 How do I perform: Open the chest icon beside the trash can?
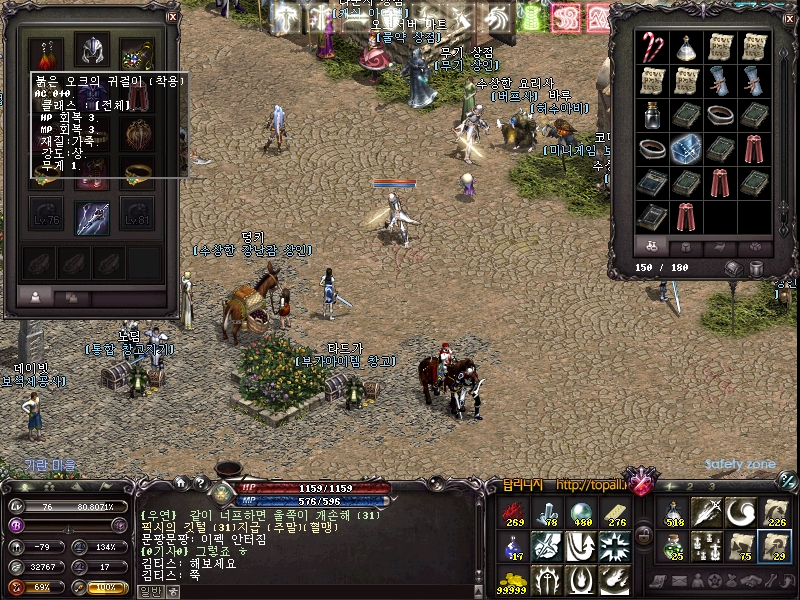coord(734,268)
